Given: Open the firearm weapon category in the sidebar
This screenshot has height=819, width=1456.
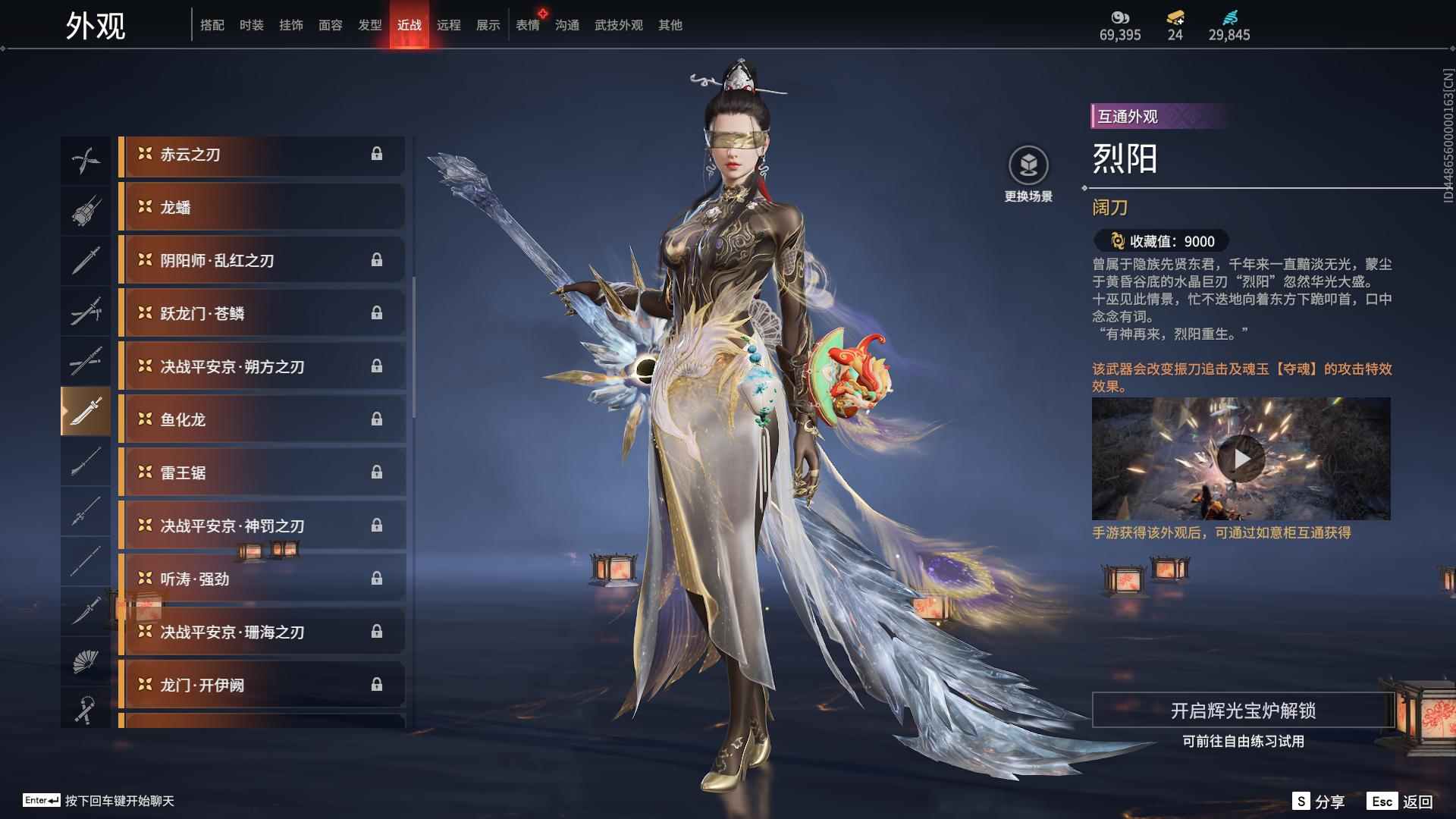Looking at the screenshot, I should (86, 210).
